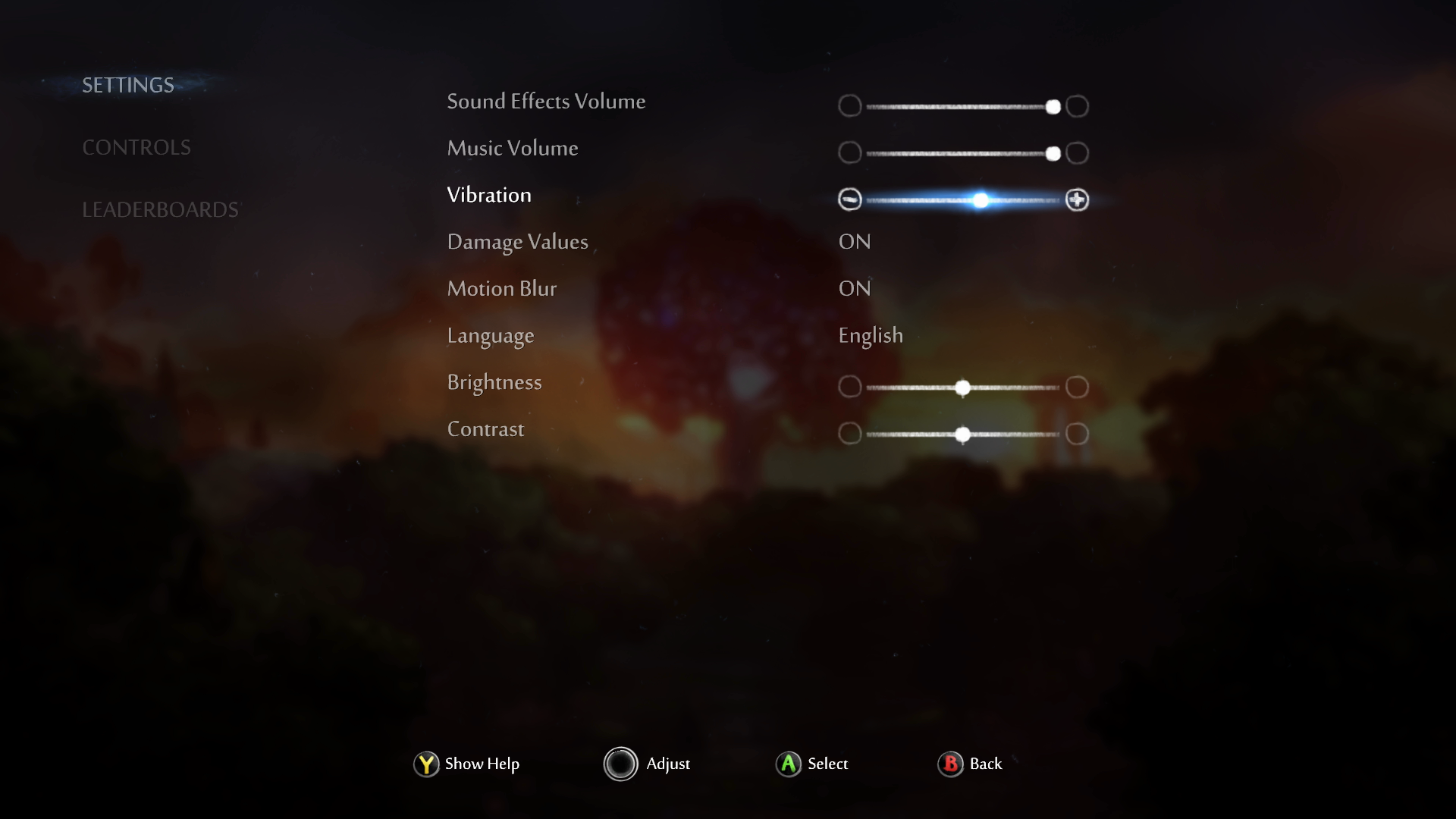Click the increase circle on the Contrast slider
The height and width of the screenshot is (819, 1456).
[1075, 434]
